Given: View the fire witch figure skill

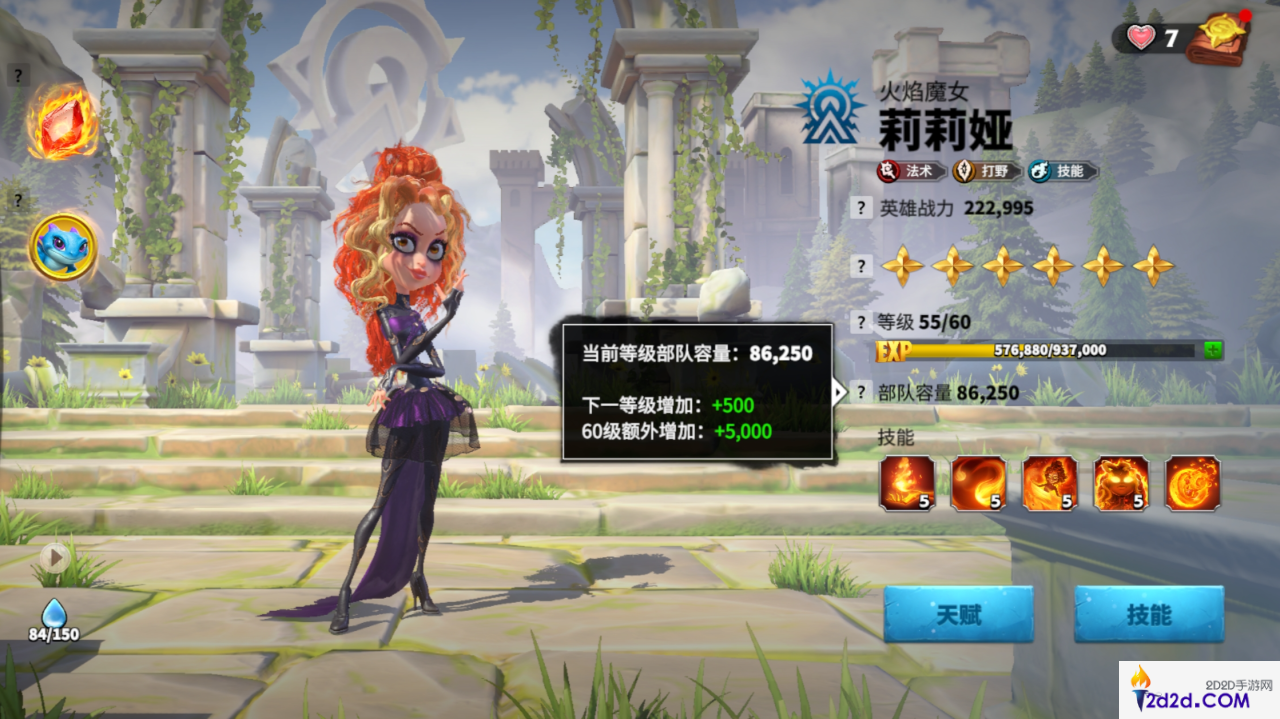Looking at the screenshot, I should click(x=1049, y=483).
